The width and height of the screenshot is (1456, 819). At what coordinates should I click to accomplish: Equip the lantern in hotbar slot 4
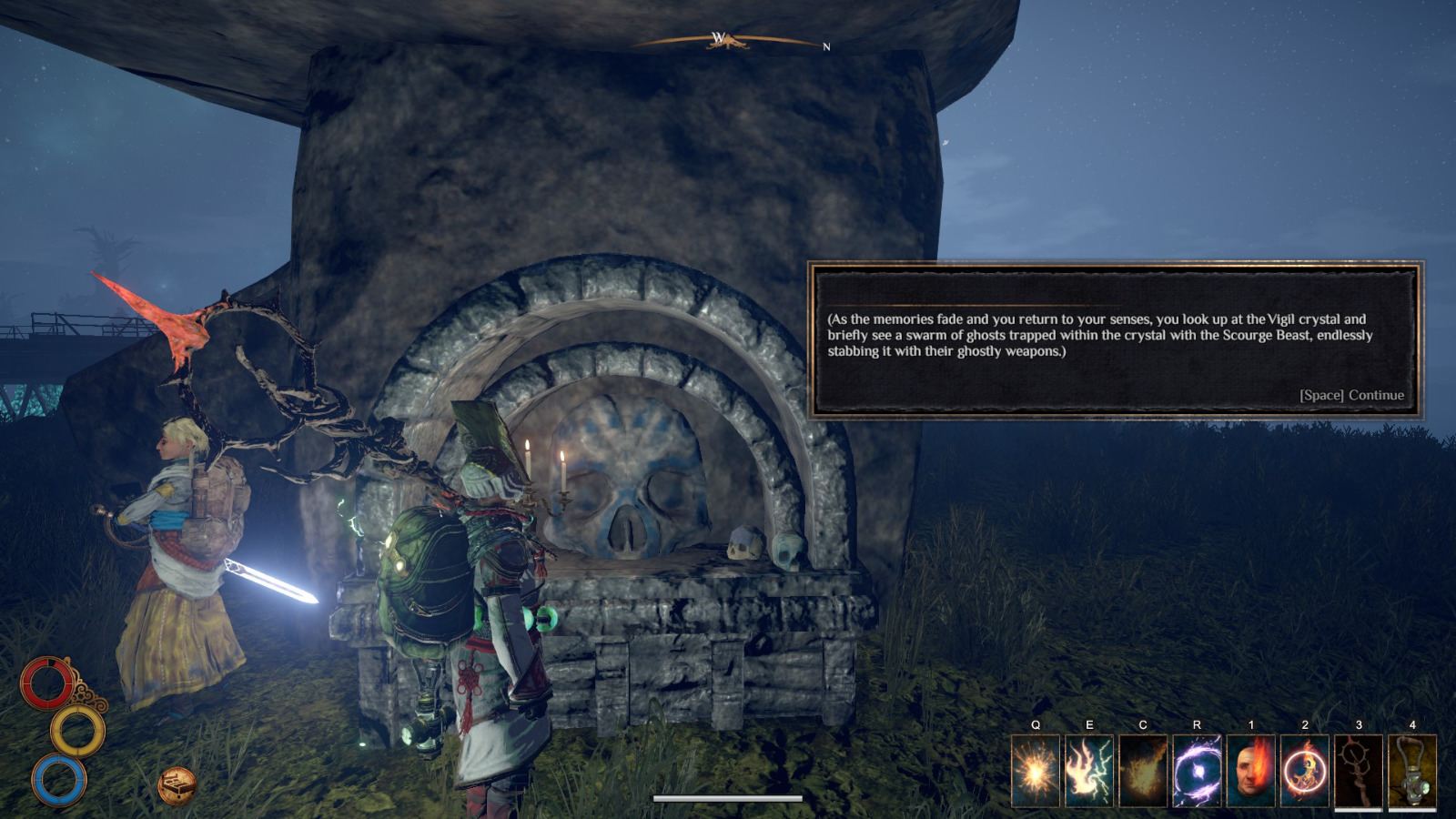pos(1412,769)
